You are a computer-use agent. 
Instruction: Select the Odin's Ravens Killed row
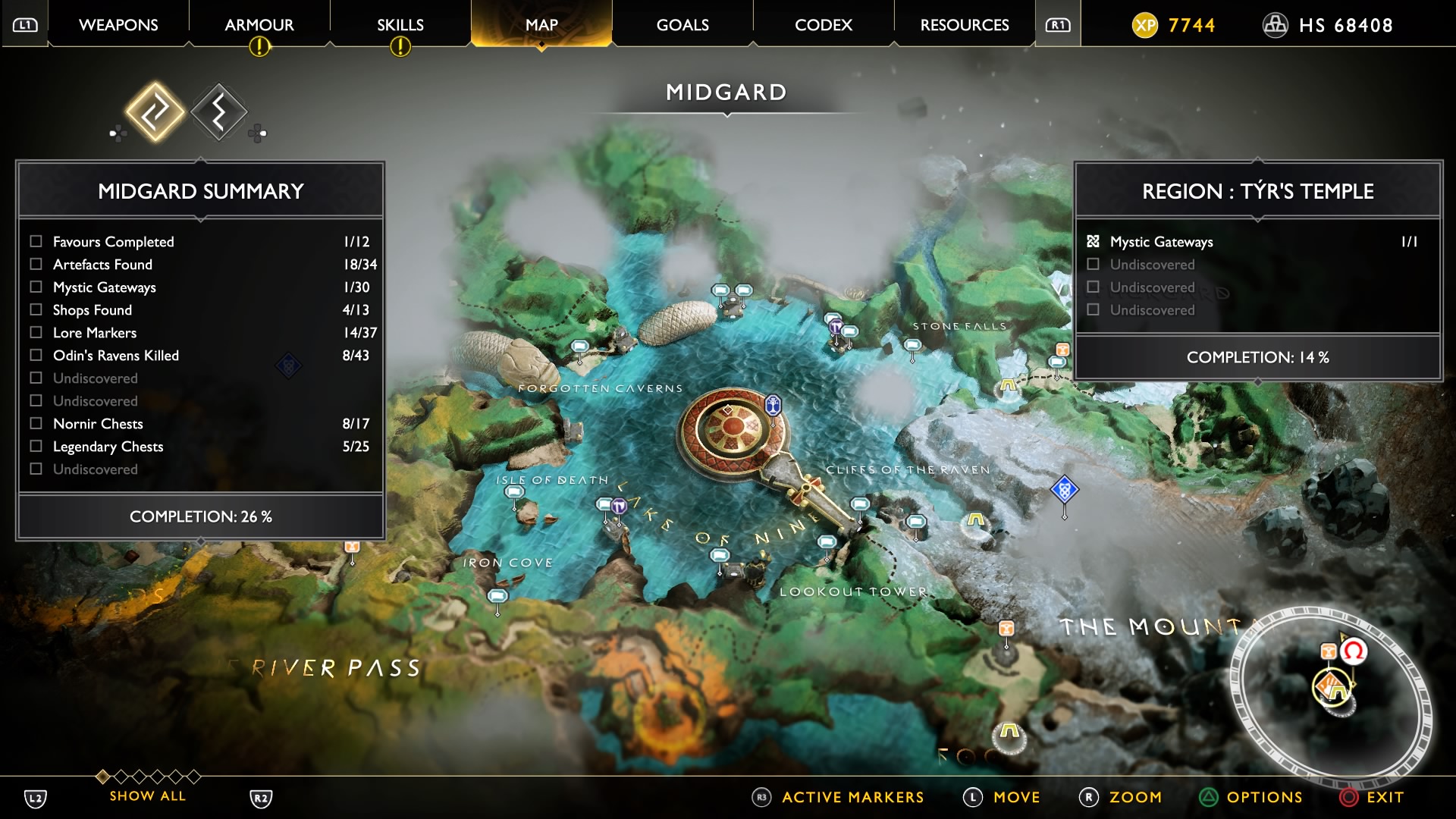click(x=115, y=355)
